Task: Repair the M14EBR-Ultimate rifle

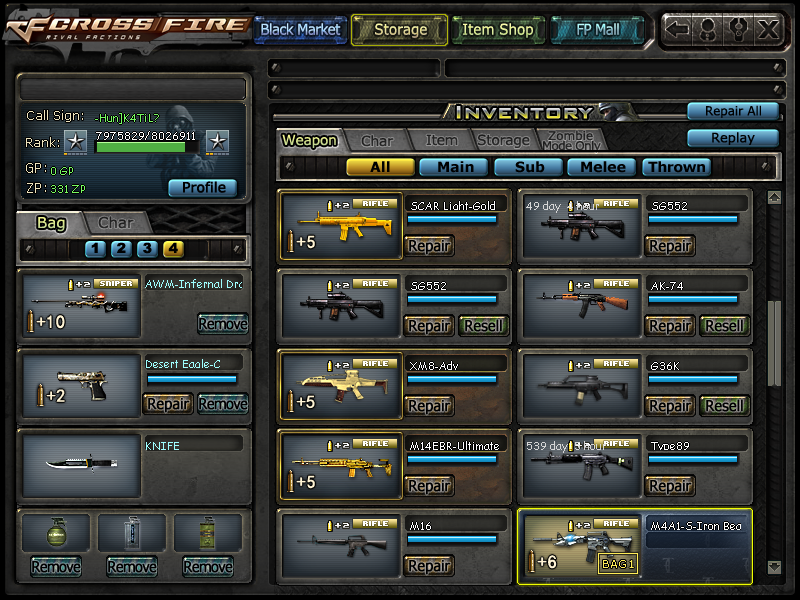Action: coord(429,486)
